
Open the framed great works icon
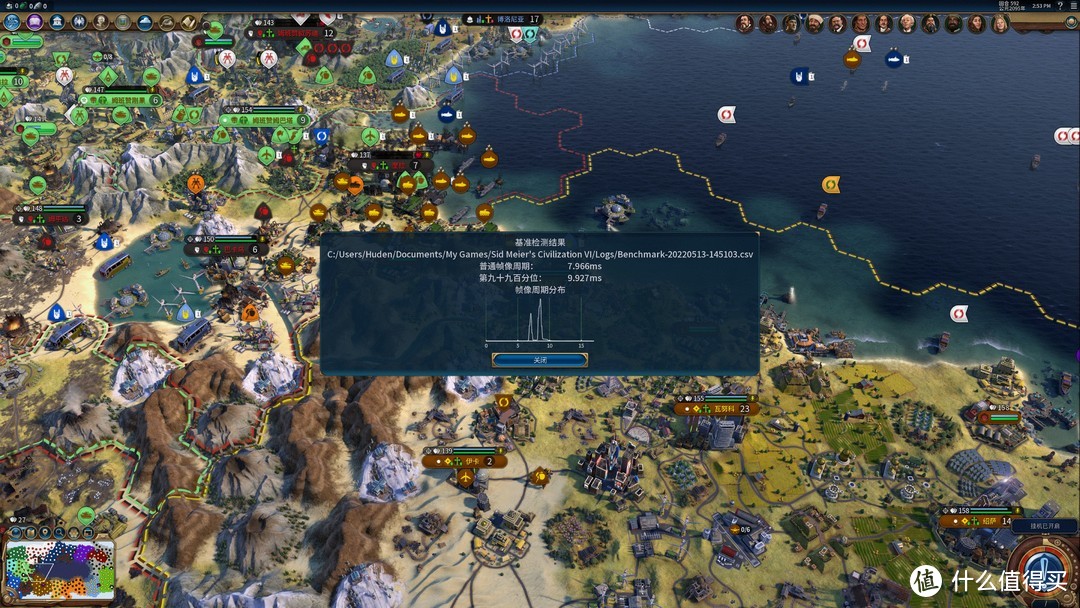pos(123,22)
